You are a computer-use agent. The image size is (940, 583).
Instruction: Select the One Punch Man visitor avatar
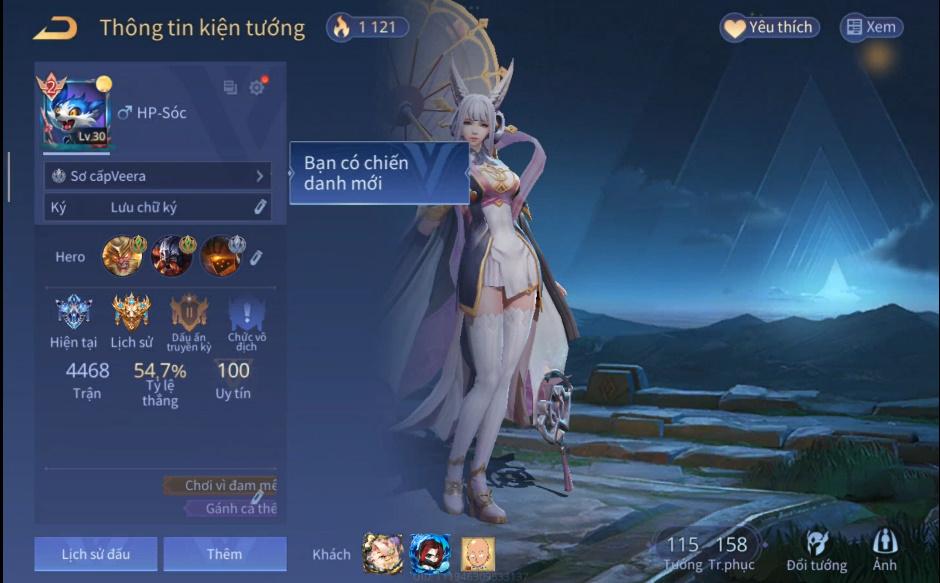477,553
